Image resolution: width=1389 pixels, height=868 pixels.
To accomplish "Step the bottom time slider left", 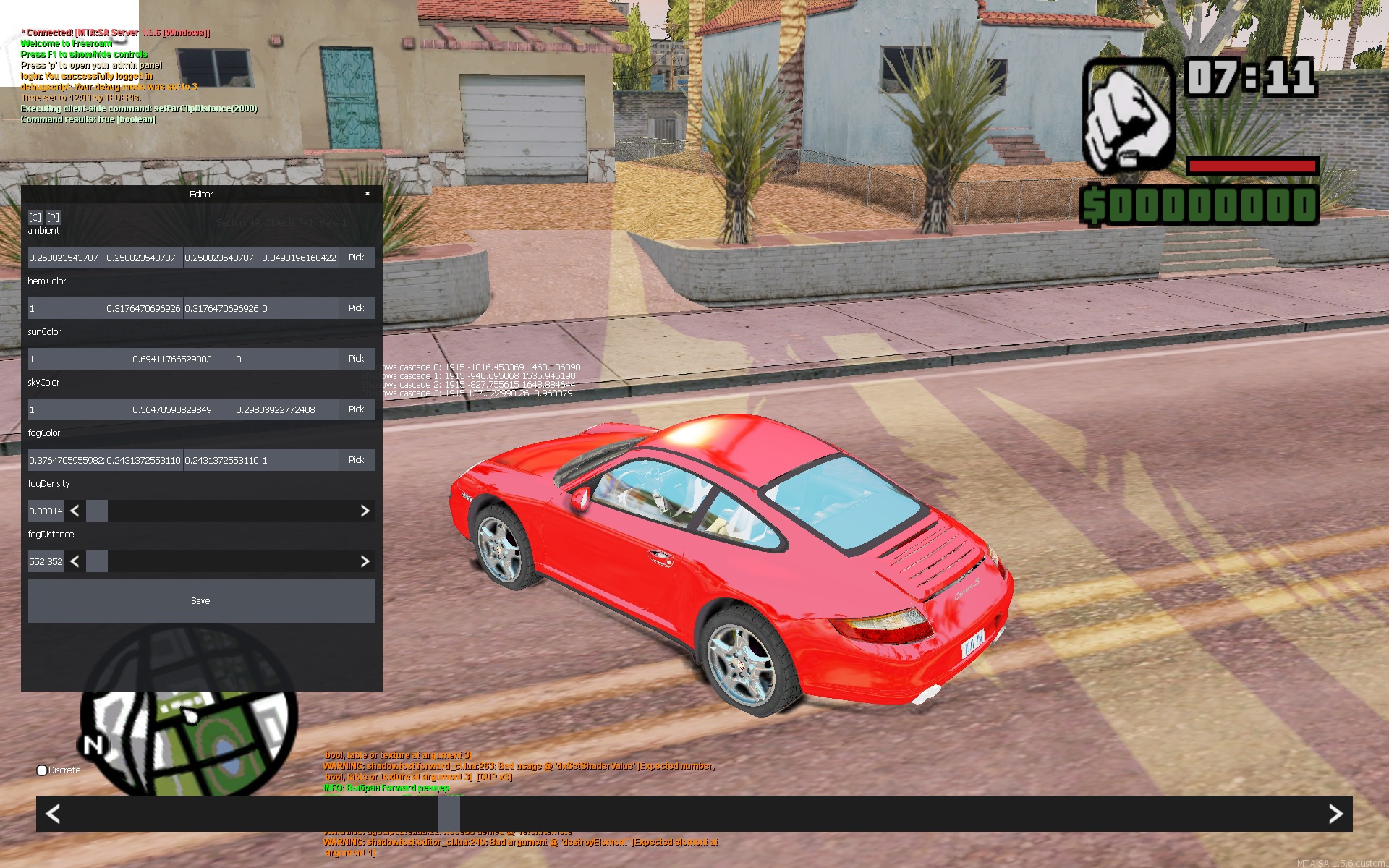I will coord(53,814).
